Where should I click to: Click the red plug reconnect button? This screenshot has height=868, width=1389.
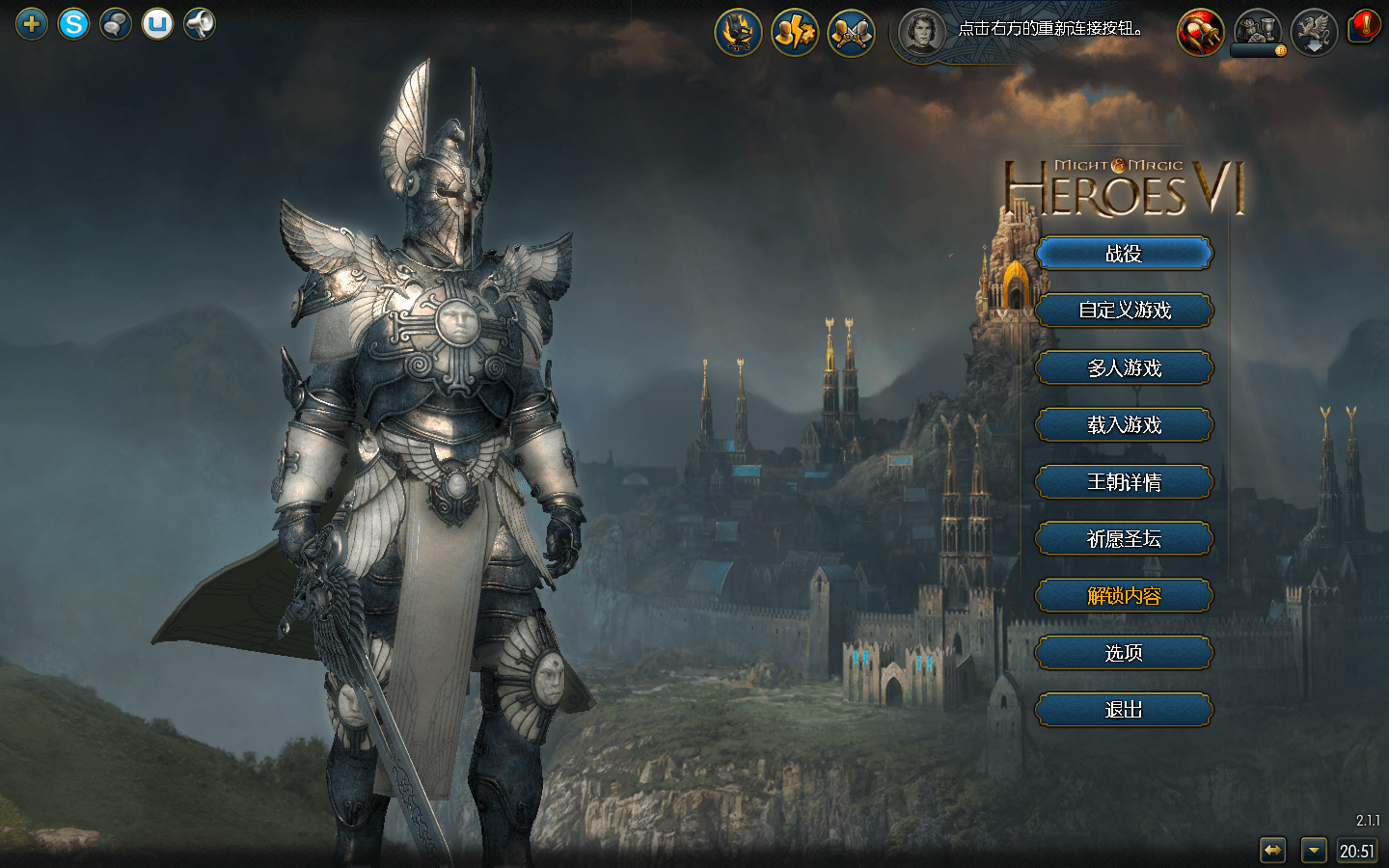coord(1200,33)
